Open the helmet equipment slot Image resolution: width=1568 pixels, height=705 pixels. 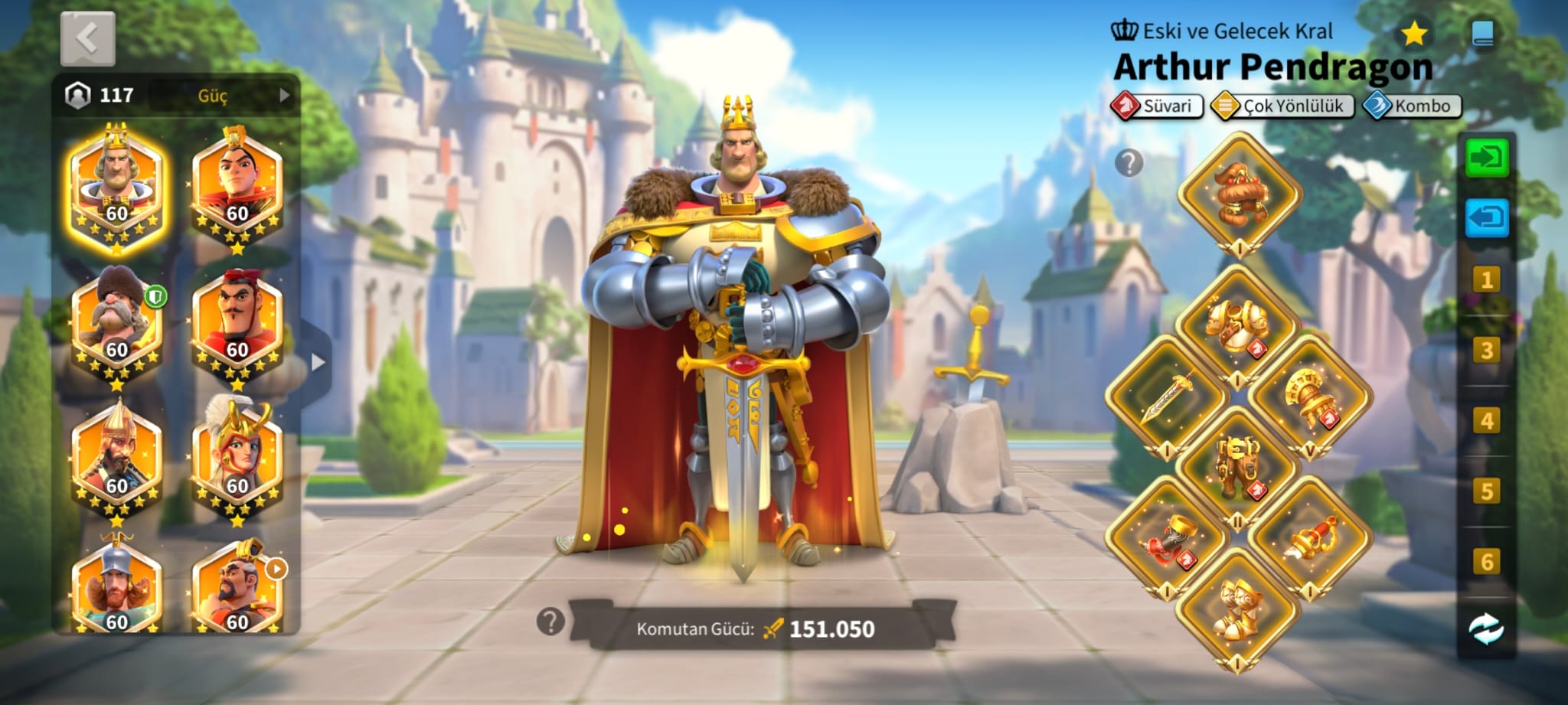point(1239,193)
